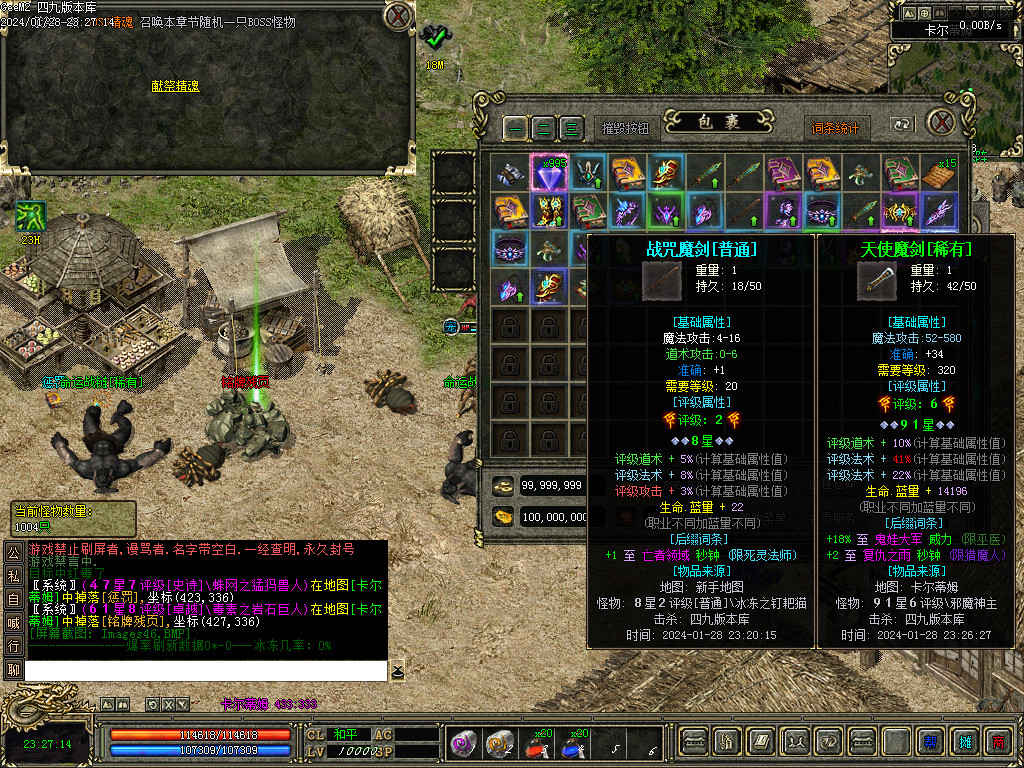Click the chat text input box
Screen dimensions: 1024x768
click(x=205, y=670)
